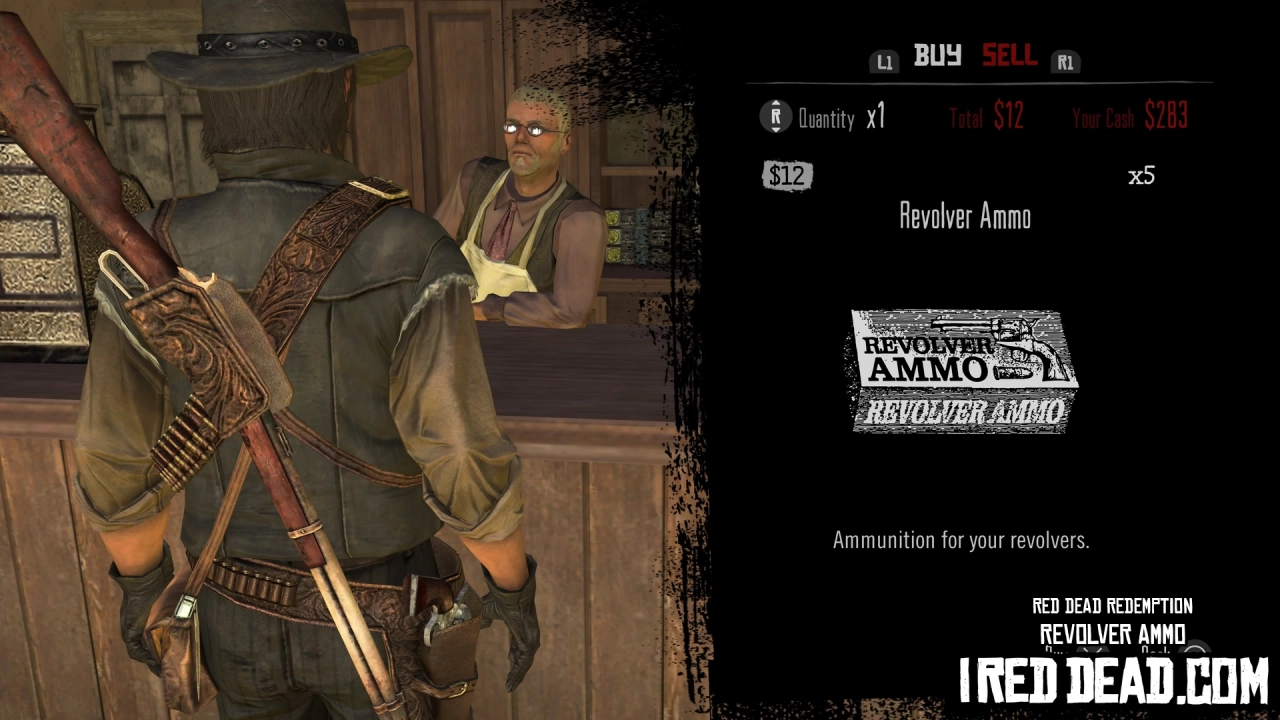Switch to the SELL tab
This screenshot has width=1280, height=720.
[x=1009, y=57]
